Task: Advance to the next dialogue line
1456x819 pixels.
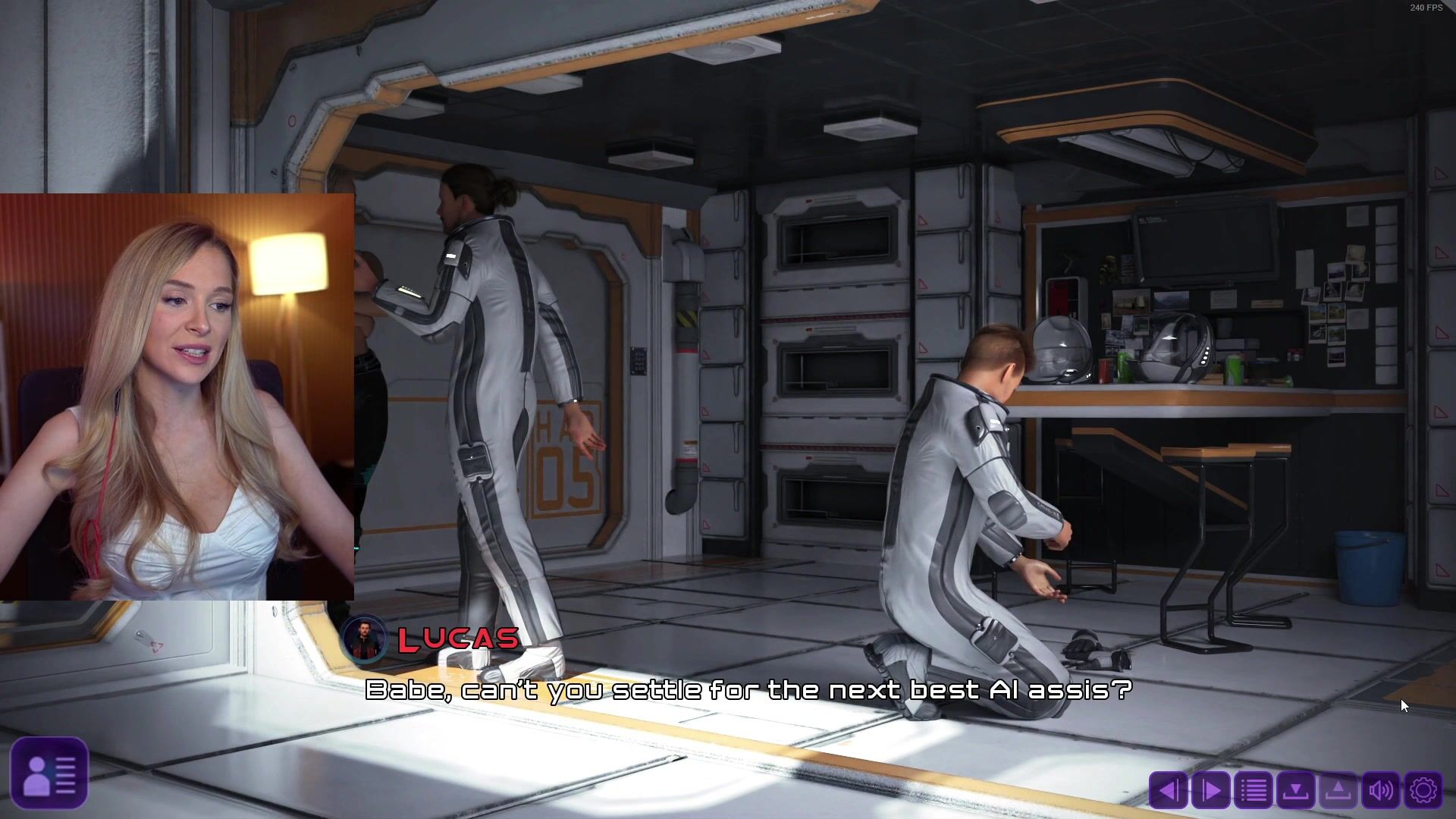Action: [x=1210, y=791]
